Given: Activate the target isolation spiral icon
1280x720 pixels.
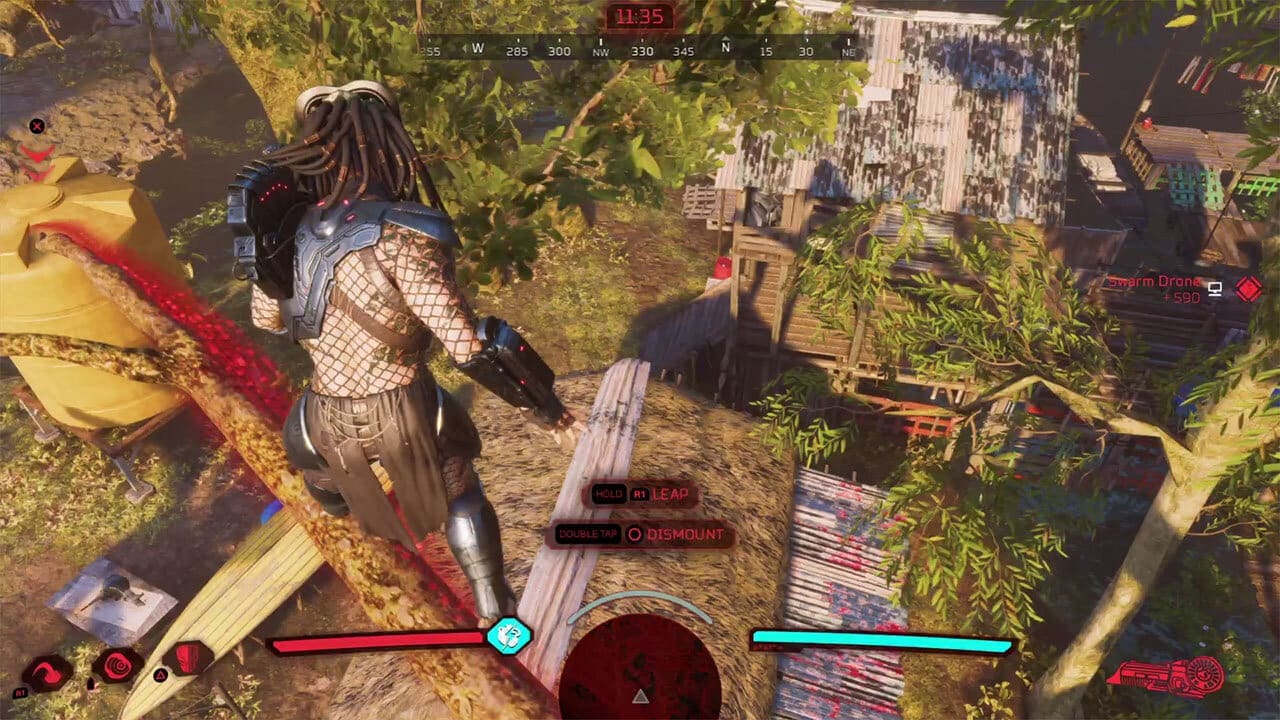Looking at the screenshot, I should (116, 663).
